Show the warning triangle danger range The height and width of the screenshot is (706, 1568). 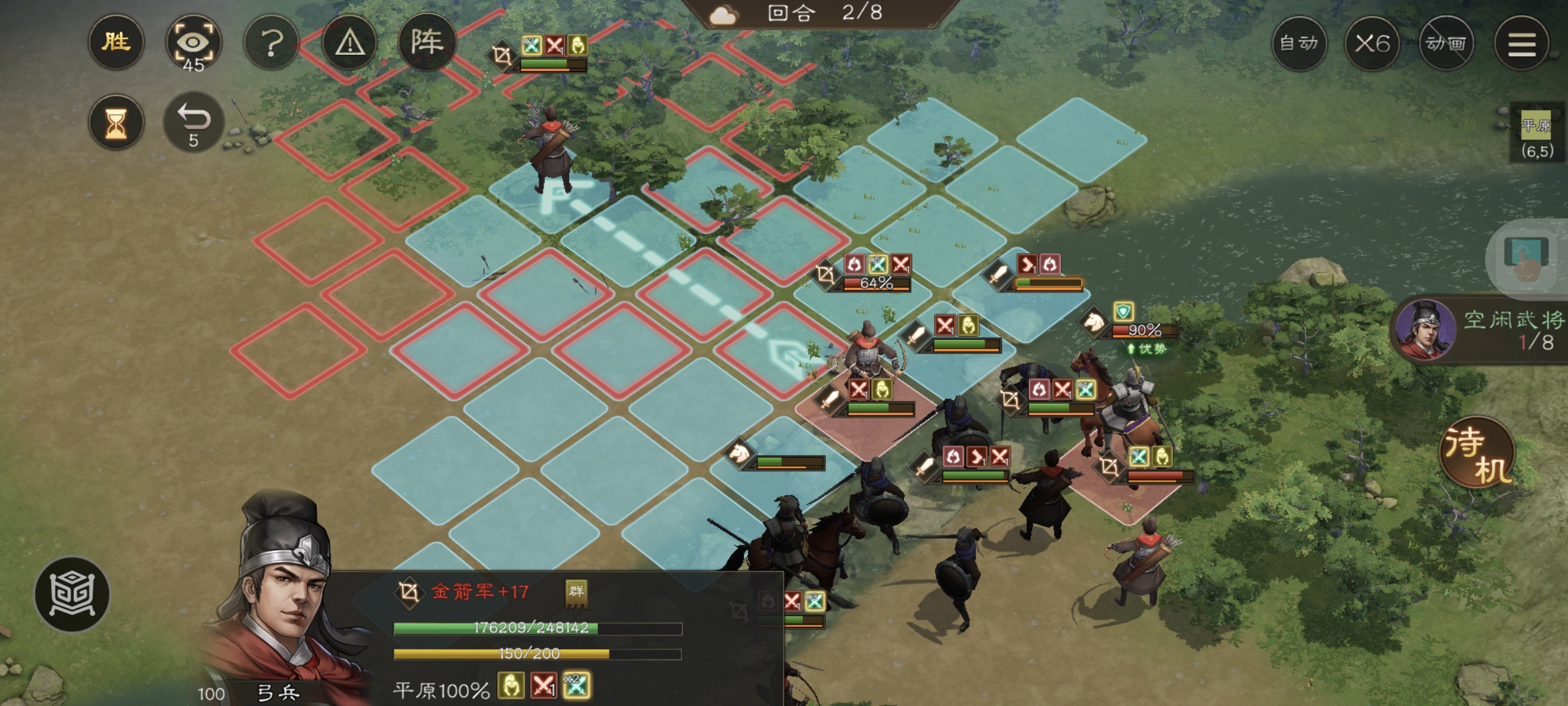click(x=350, y=44)
